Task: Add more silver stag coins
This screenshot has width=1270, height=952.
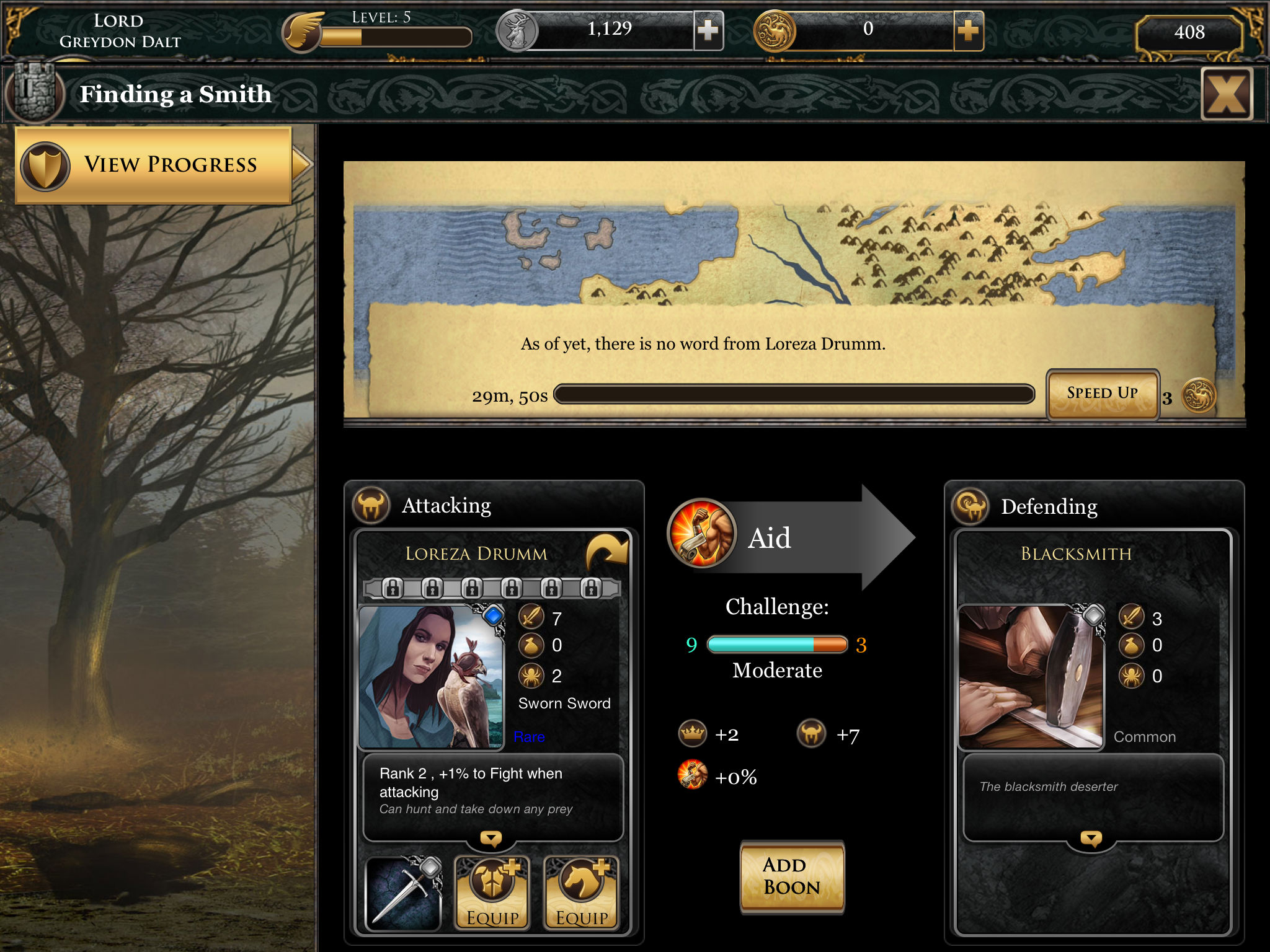Action: (708, 30)
